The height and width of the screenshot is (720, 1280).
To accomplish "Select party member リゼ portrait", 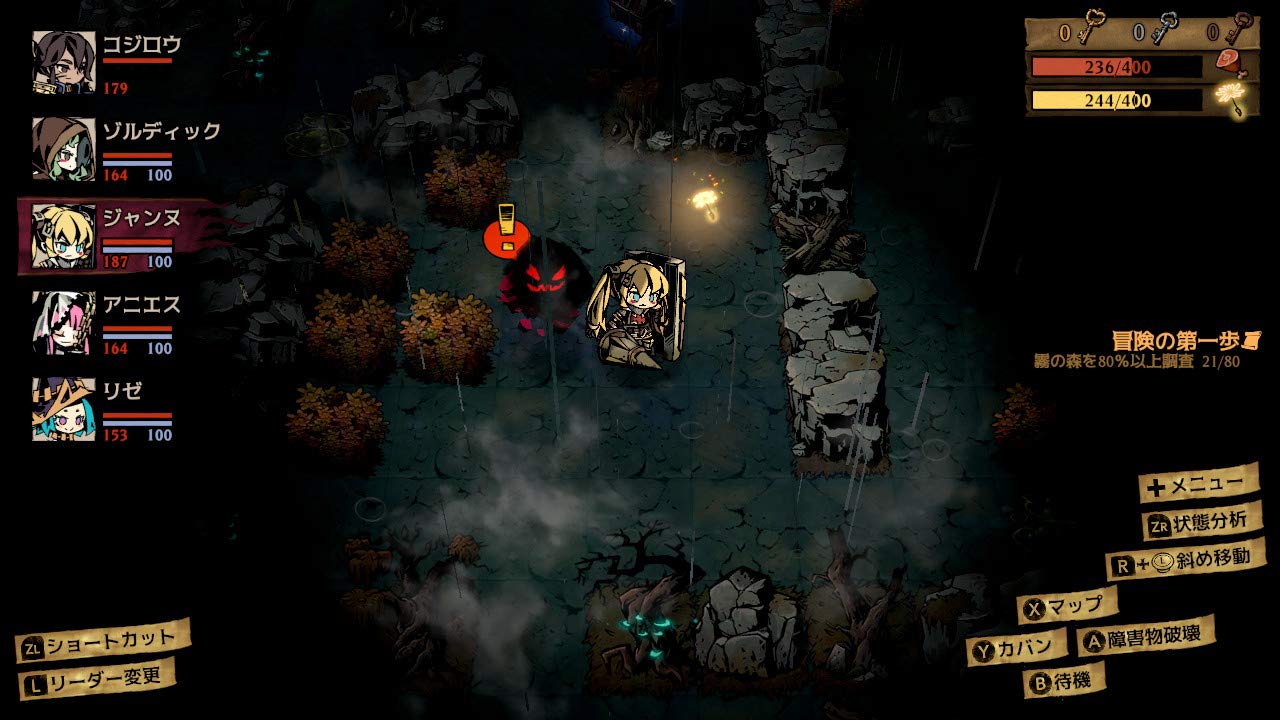I will pyautogui.click(x=64, y=409).
